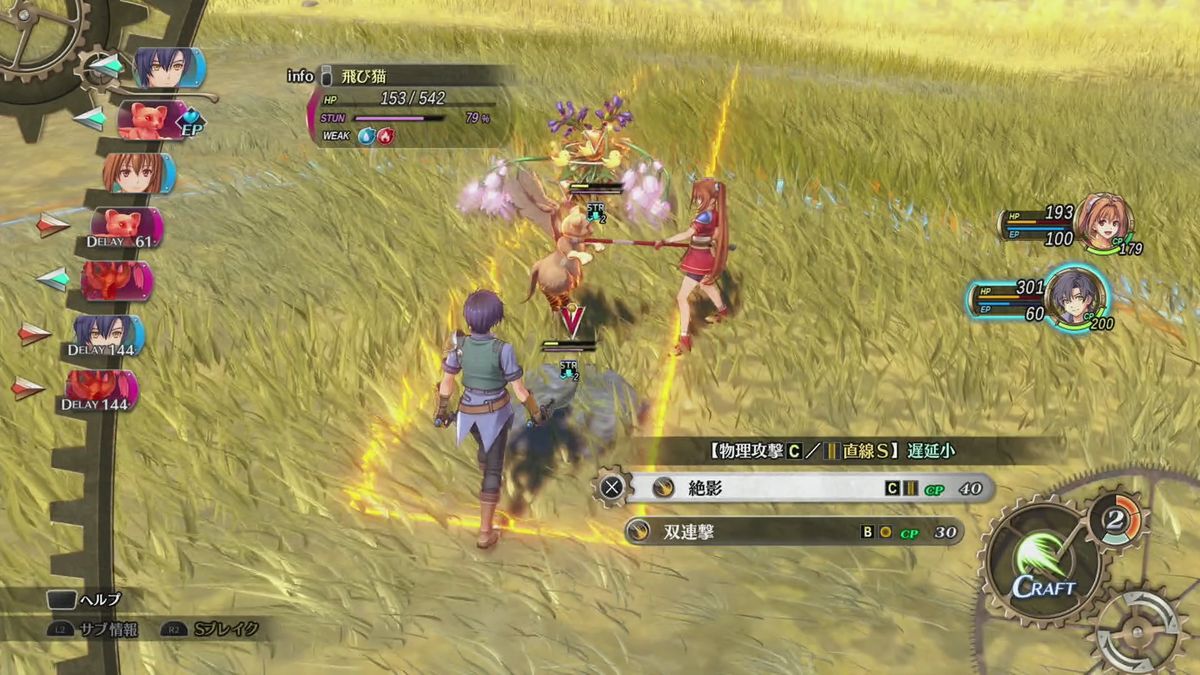Screen dimensions: 1200x675
Task: Pick the enemy turn portrait marked DELAY 61
Action: click(125, 228)
